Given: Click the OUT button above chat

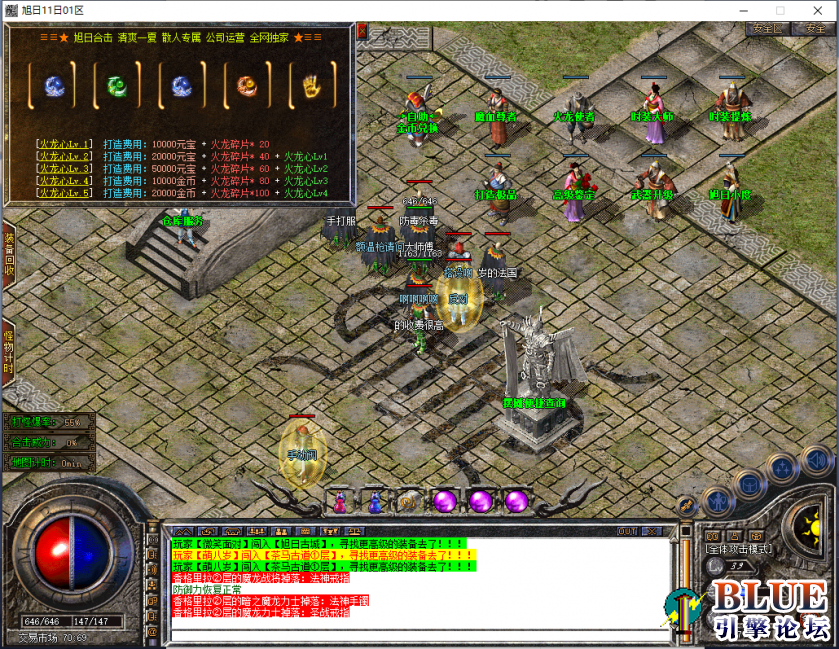Looking at the screenshot, I should 627,531.
